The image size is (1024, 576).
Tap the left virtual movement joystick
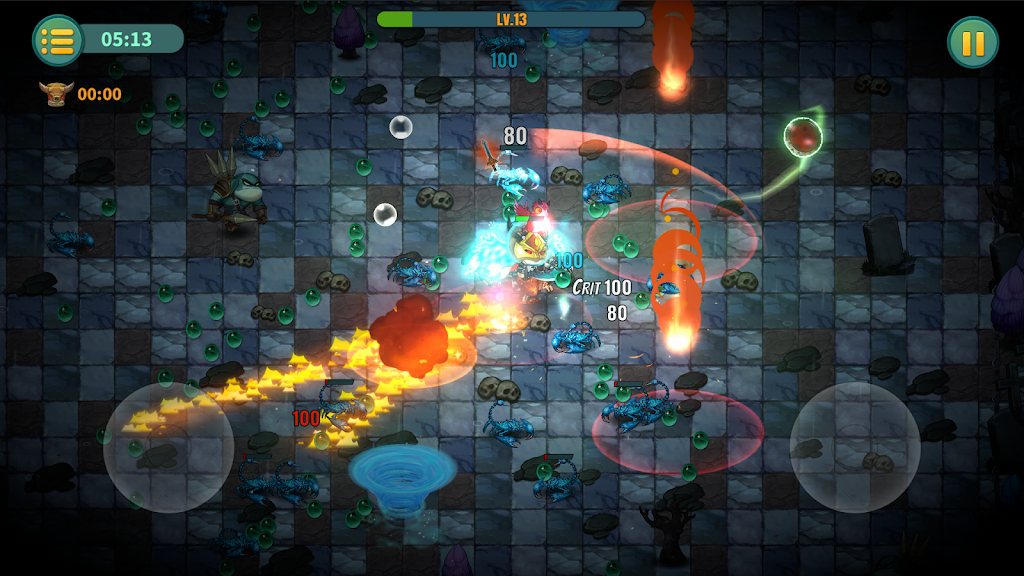169,447
